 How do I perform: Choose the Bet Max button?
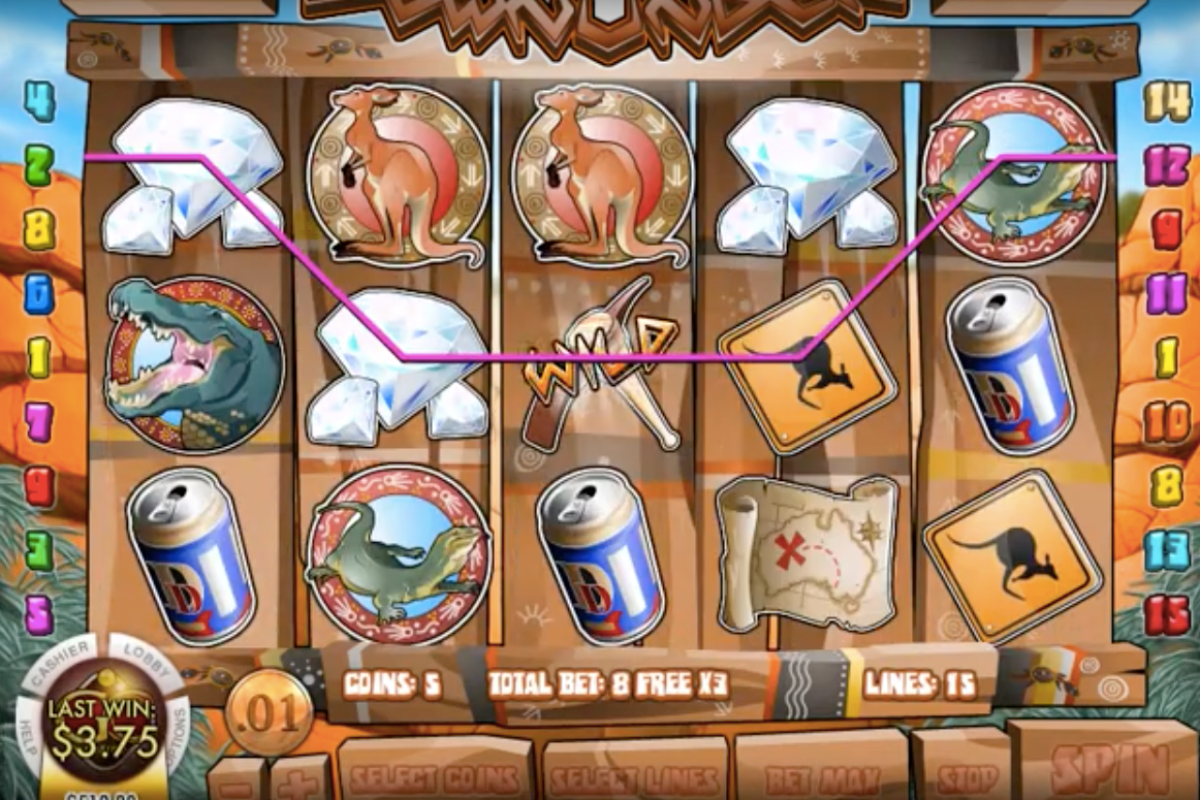point(821,775)
